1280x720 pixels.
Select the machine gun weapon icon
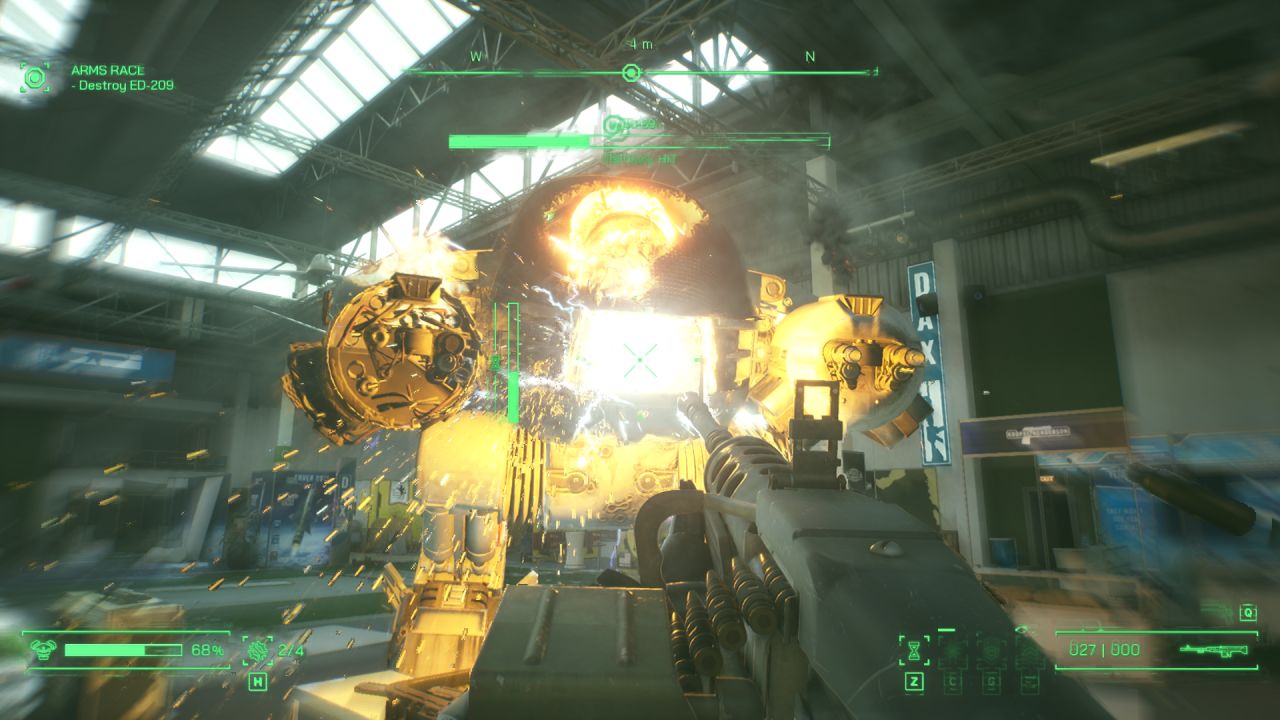tap(1213, 649)
